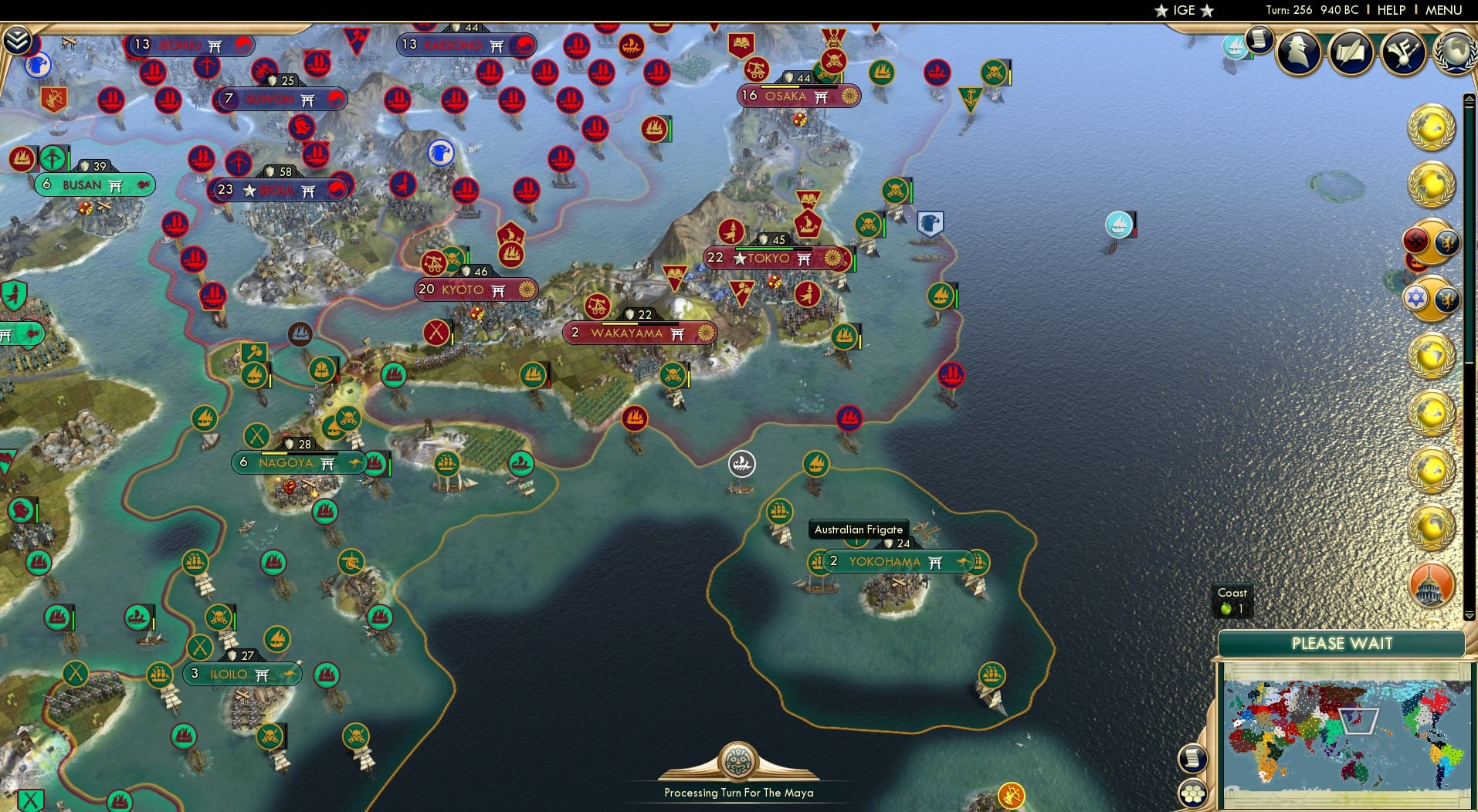Open the HELP menu item
The width and height of the screenshot is (1478, 812).
(1390, 10)
